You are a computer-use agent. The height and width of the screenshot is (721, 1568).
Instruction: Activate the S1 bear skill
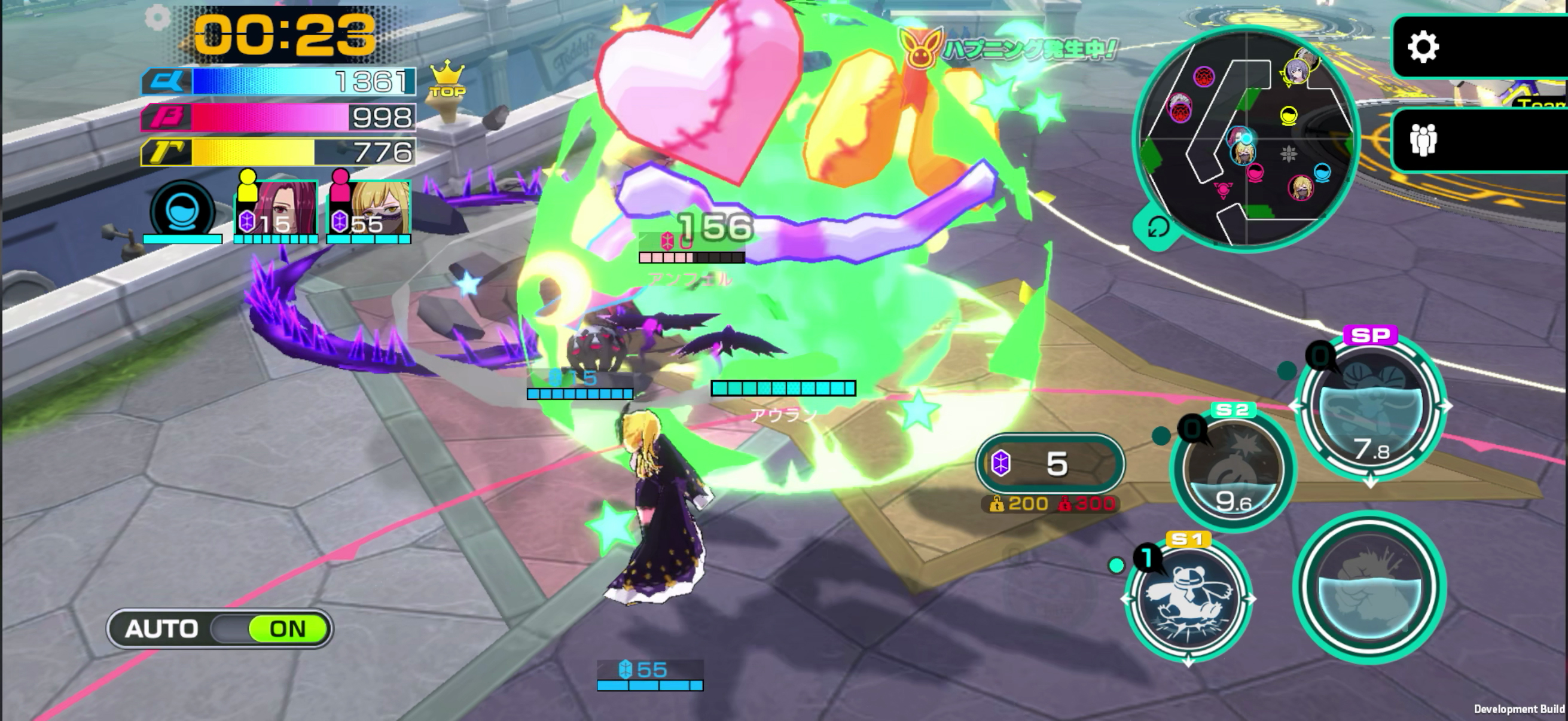(x=1188, y=600)
